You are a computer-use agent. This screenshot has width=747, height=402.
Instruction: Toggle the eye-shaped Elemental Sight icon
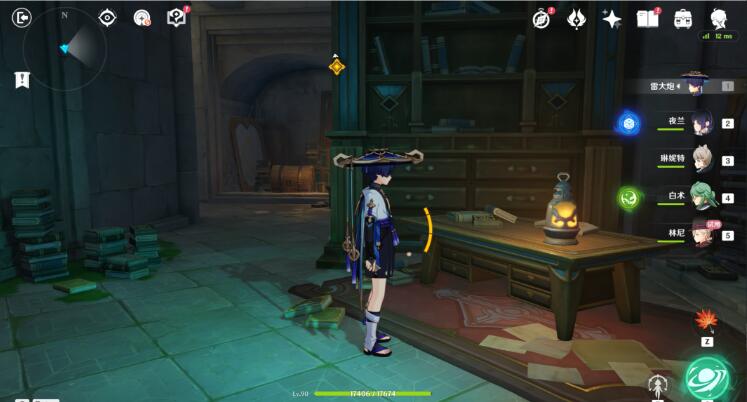(x=108, y=17)
